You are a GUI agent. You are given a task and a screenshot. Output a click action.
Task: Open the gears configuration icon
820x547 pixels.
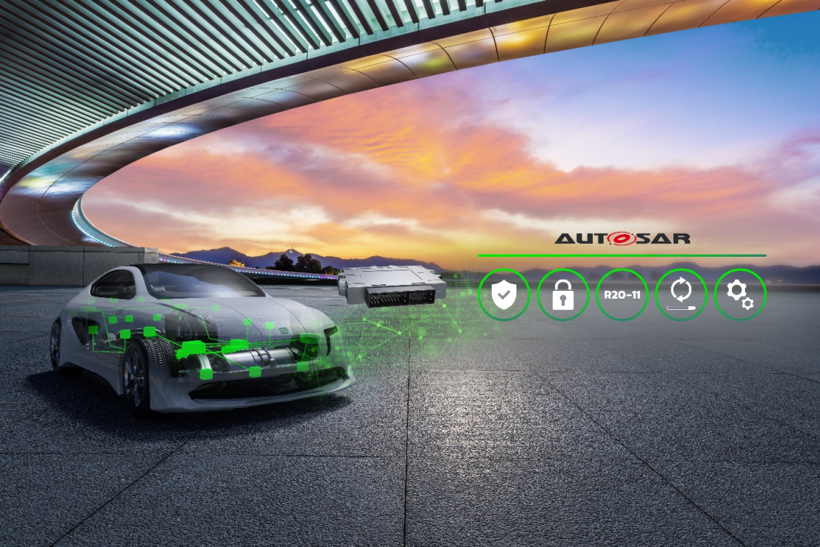click(740, 295)
